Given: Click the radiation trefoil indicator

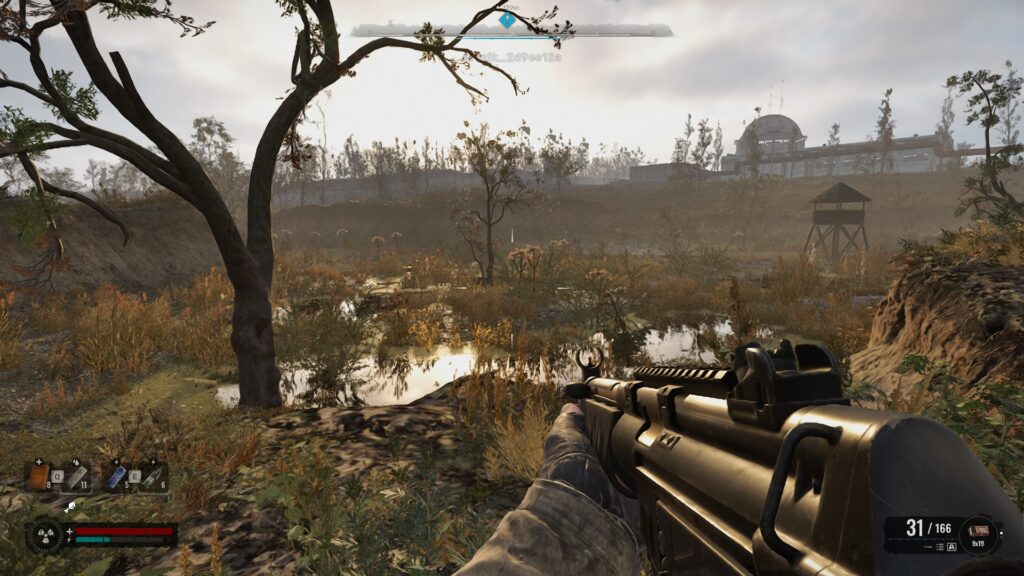Looking at the screenshot, I should pyautogui.click(x=45, y=534).
